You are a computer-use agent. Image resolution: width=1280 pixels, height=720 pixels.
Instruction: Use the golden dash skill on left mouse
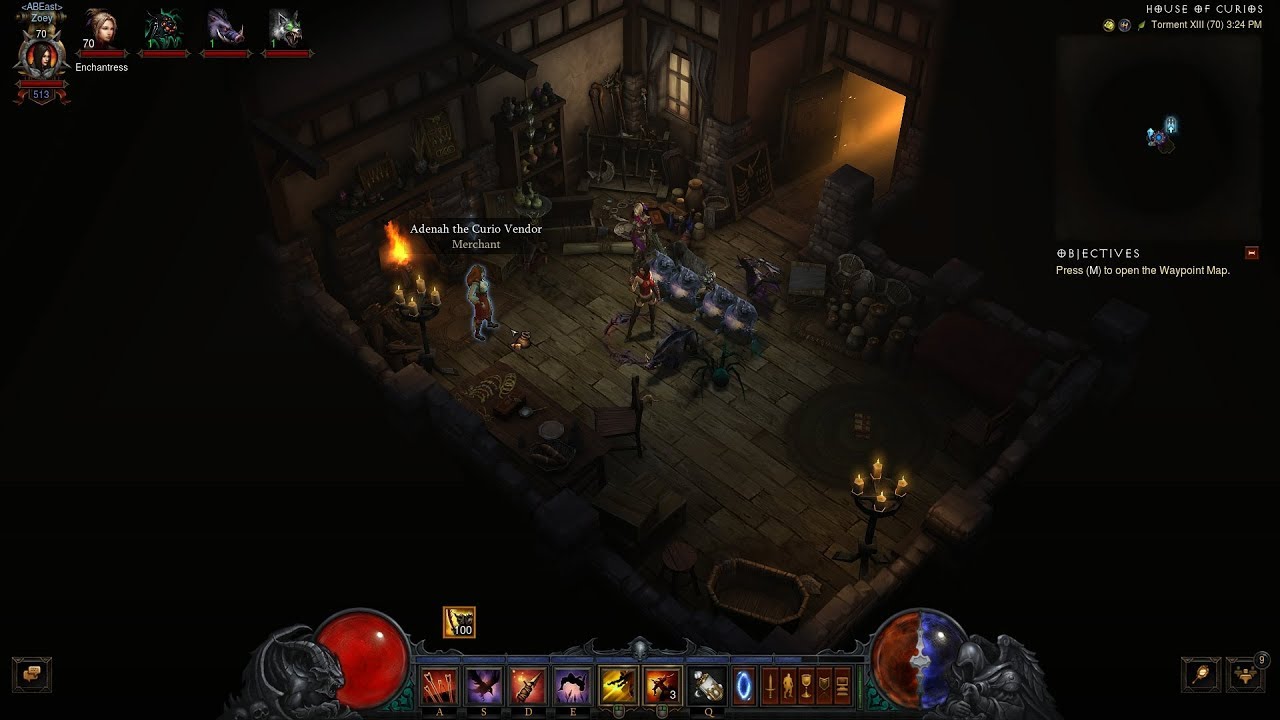click(x=618, y=686)
